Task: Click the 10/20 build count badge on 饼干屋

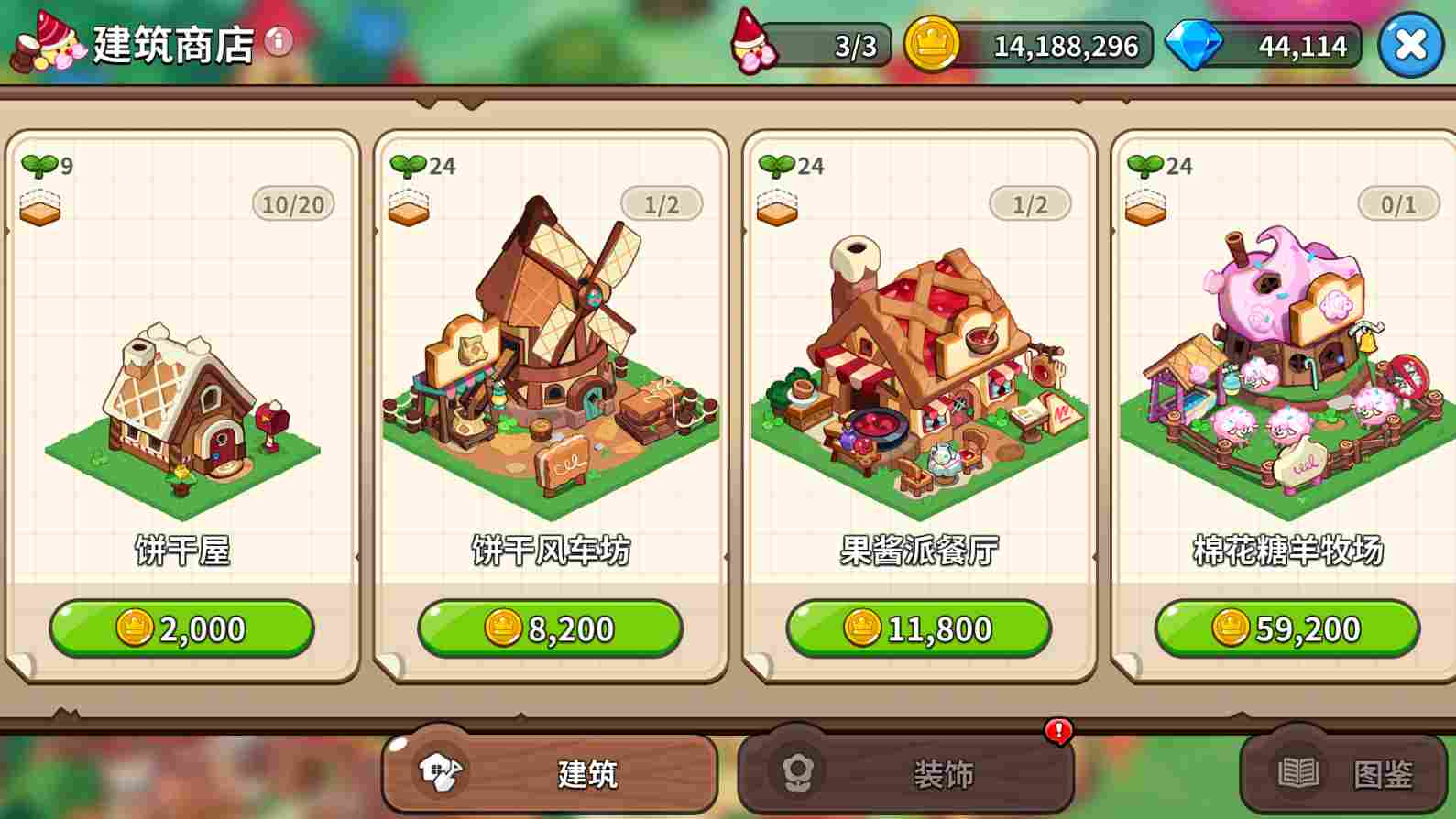Action: [294, 203]
